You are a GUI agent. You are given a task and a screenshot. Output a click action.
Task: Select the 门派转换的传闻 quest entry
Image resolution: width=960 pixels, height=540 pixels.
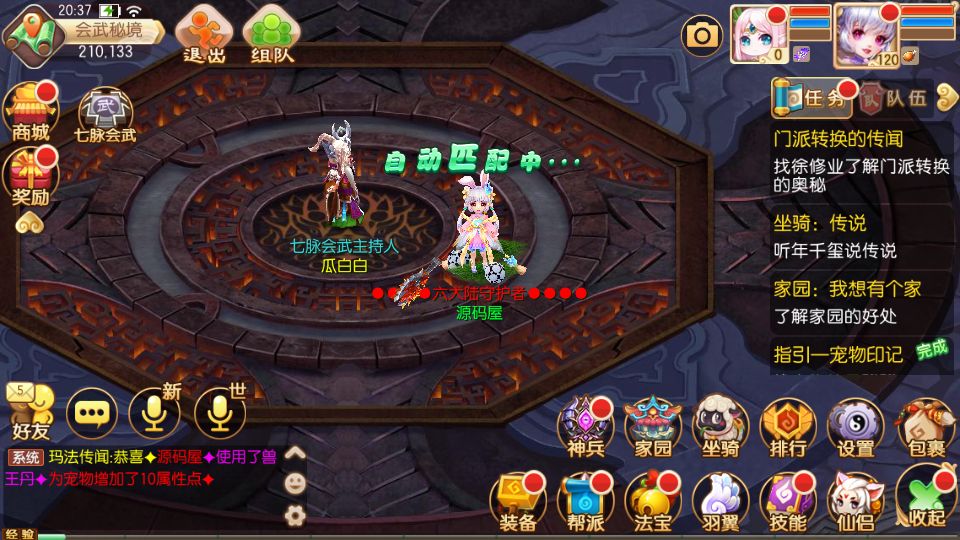[x=838, y=138]
